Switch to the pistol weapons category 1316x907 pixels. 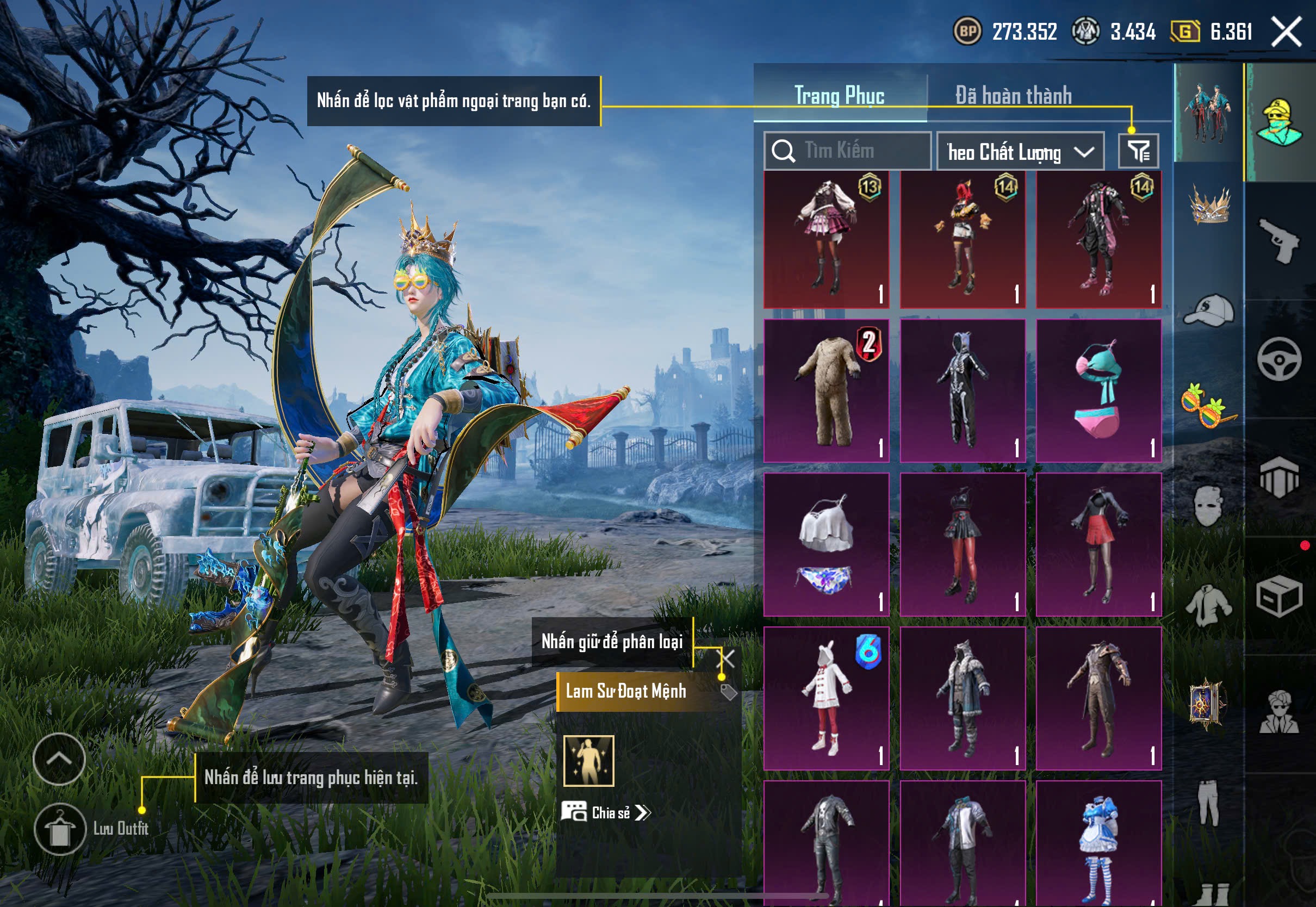click(1279, 241)
